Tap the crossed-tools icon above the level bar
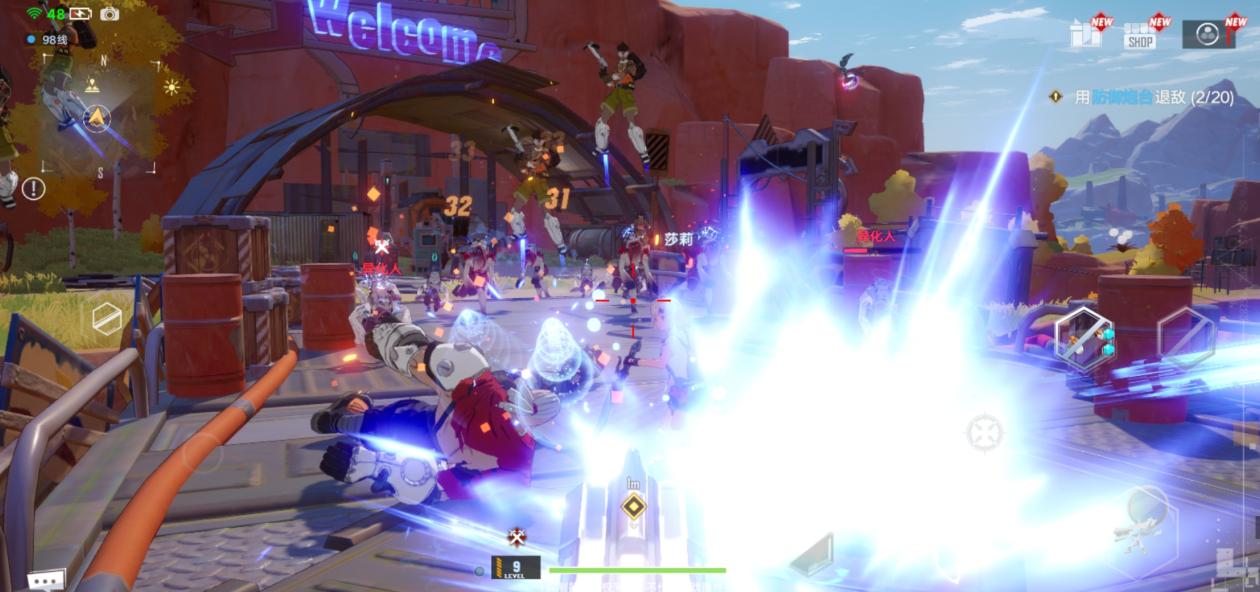The image size is (1260, 592). point(517,537)
